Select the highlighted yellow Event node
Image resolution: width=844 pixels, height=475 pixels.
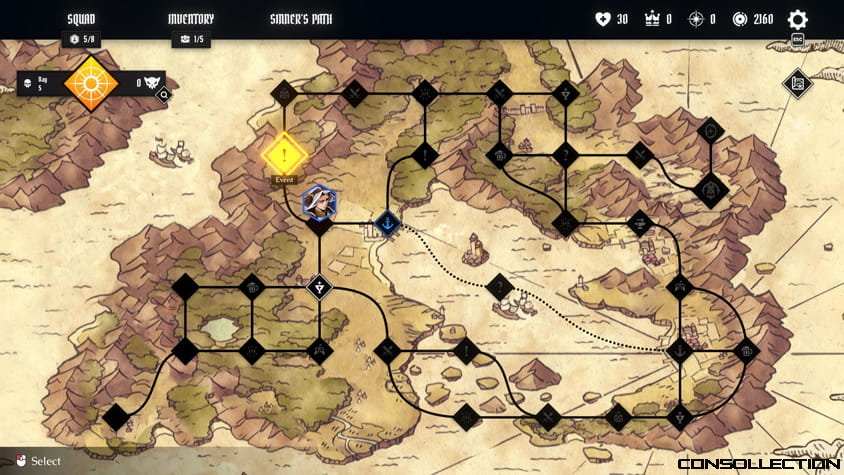[285, 155]
